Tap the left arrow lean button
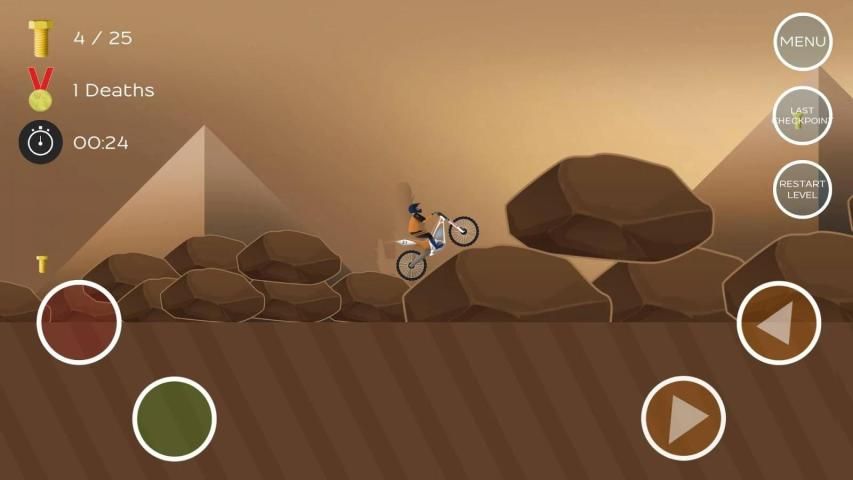This screenshot has width=853, height=480. pos(778,322)
